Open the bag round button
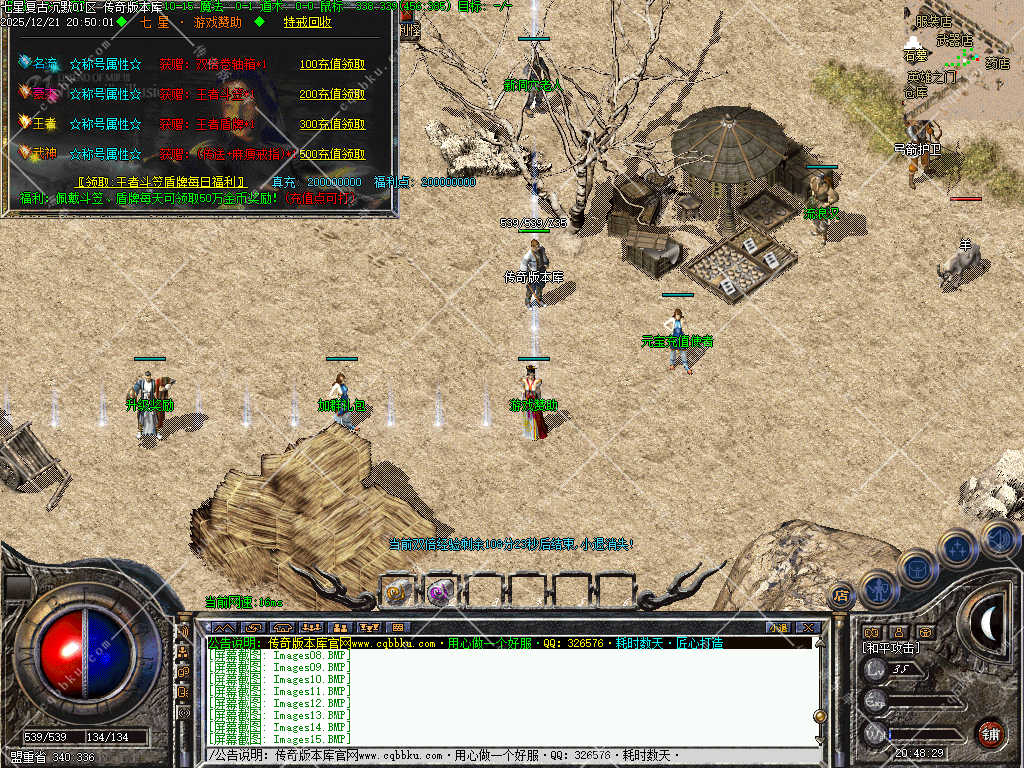This screenshot has height=768, width=1024. (x=916, y=568)
